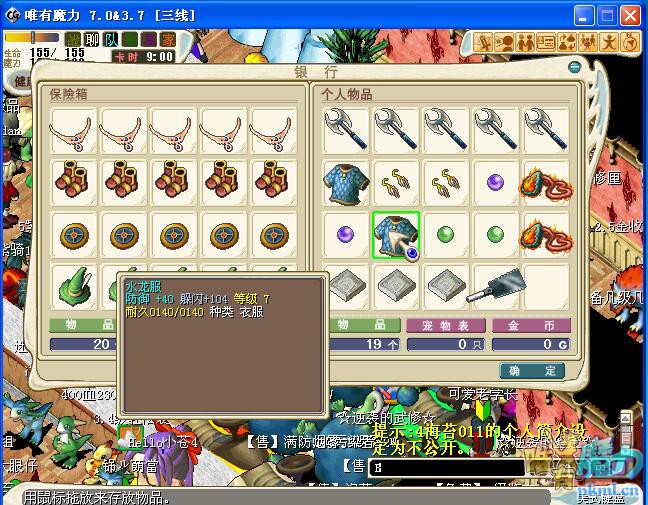Close the game window
The height and width of the screenshot is (505, 648).
click(630, 15)
